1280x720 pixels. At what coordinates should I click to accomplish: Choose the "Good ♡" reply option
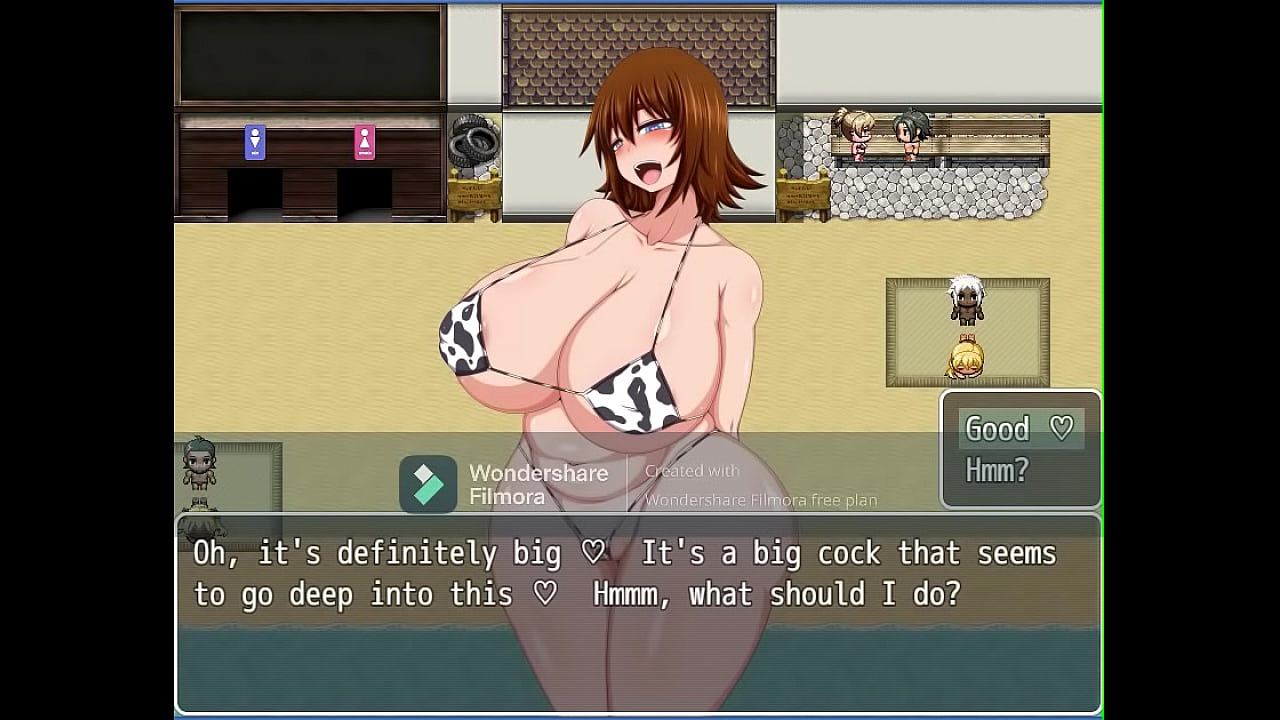pos(1018,429)
